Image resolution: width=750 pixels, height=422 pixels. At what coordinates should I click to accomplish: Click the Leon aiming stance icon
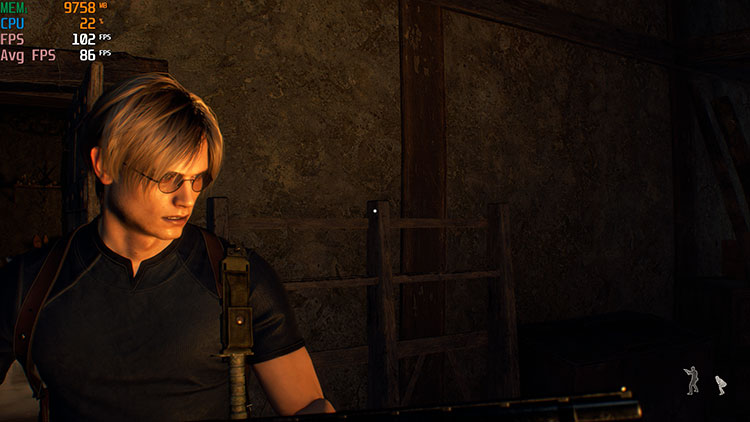692,380
